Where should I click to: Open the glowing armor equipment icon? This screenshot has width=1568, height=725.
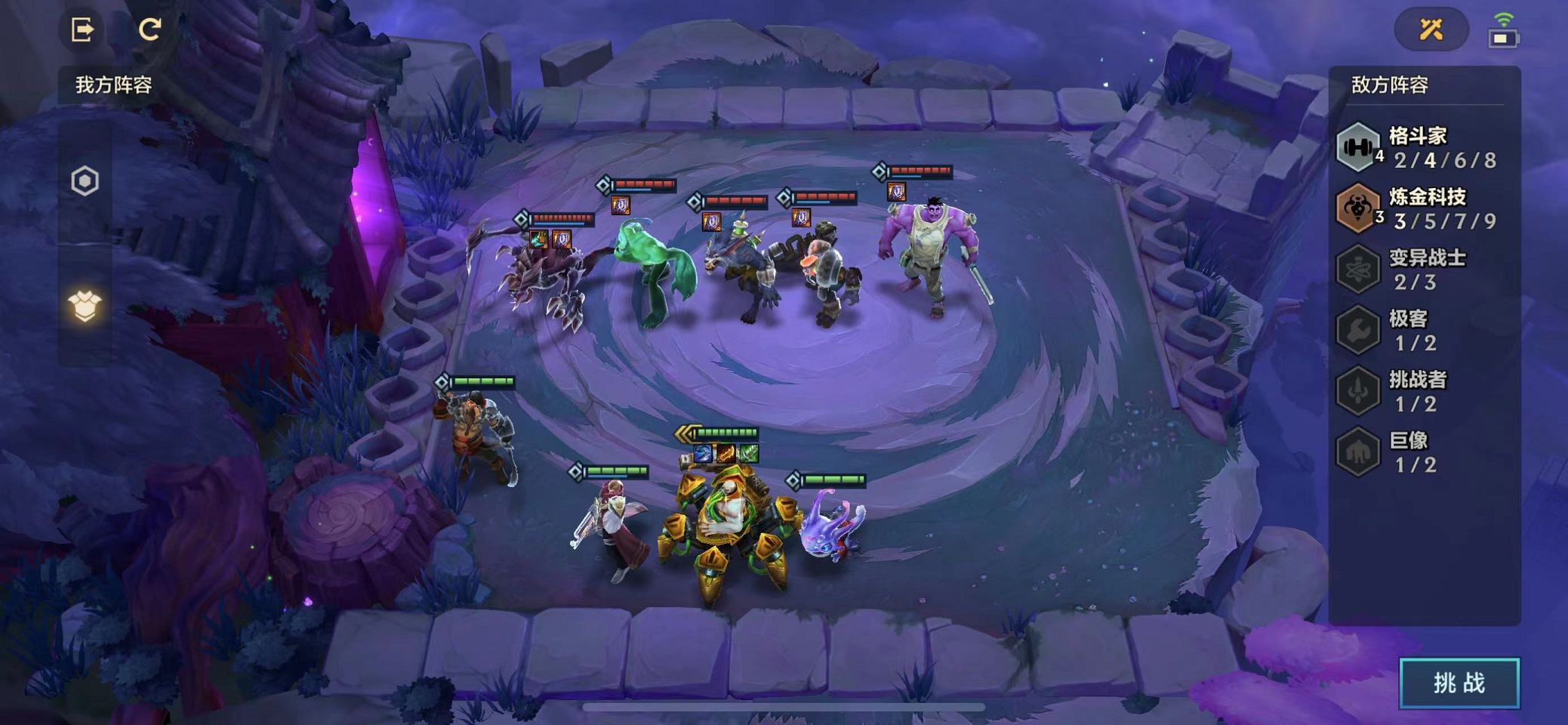point(85,306)
